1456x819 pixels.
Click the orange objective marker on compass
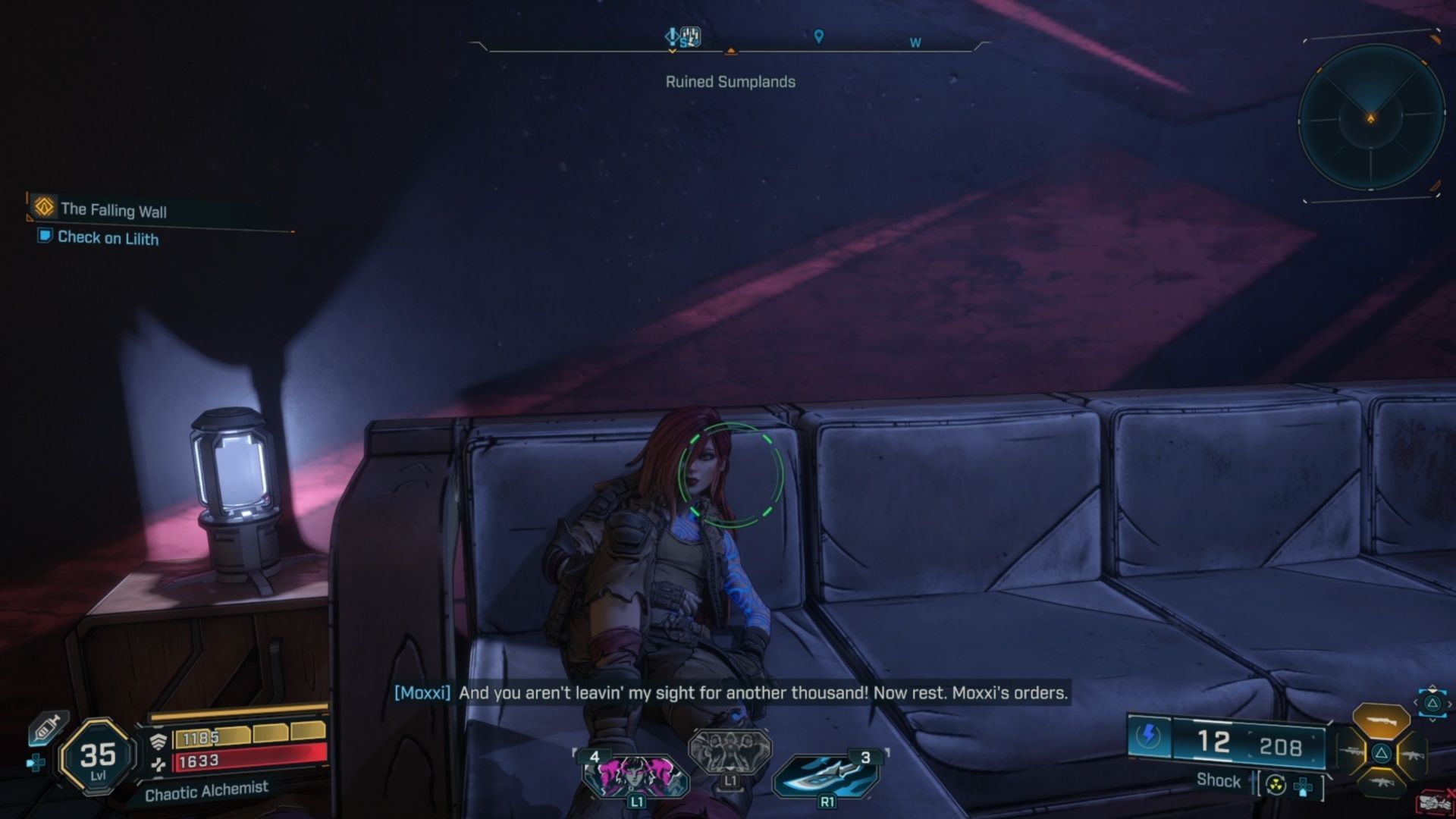[730, 51]
